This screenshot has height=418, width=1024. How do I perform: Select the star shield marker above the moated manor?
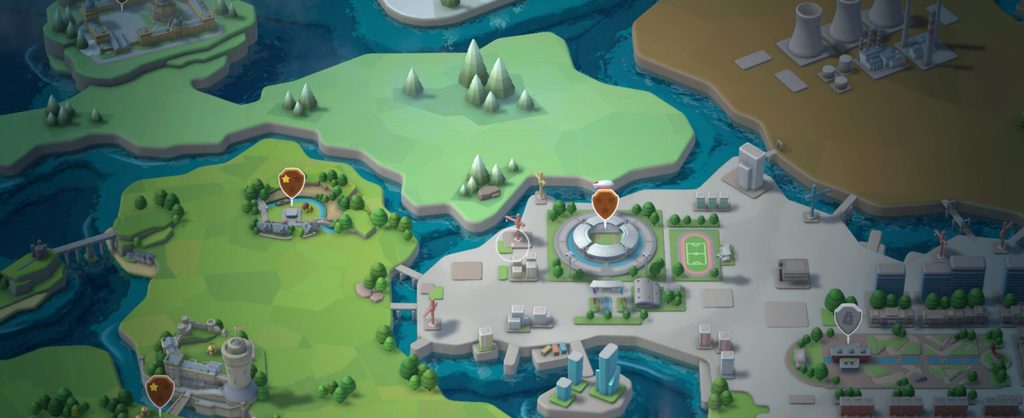coord(291,184)
